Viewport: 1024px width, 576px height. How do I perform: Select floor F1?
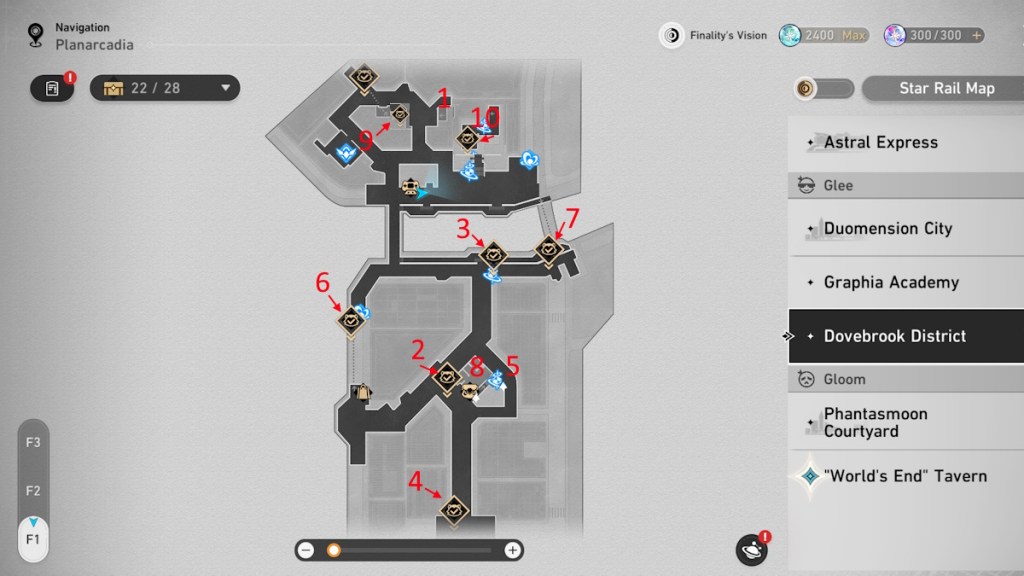pos(33,539)
